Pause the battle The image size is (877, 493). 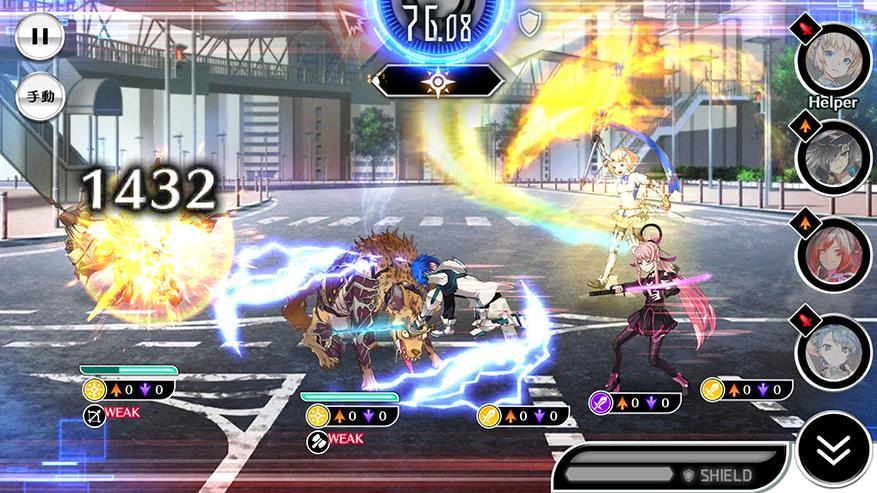(x=39, y=36)
